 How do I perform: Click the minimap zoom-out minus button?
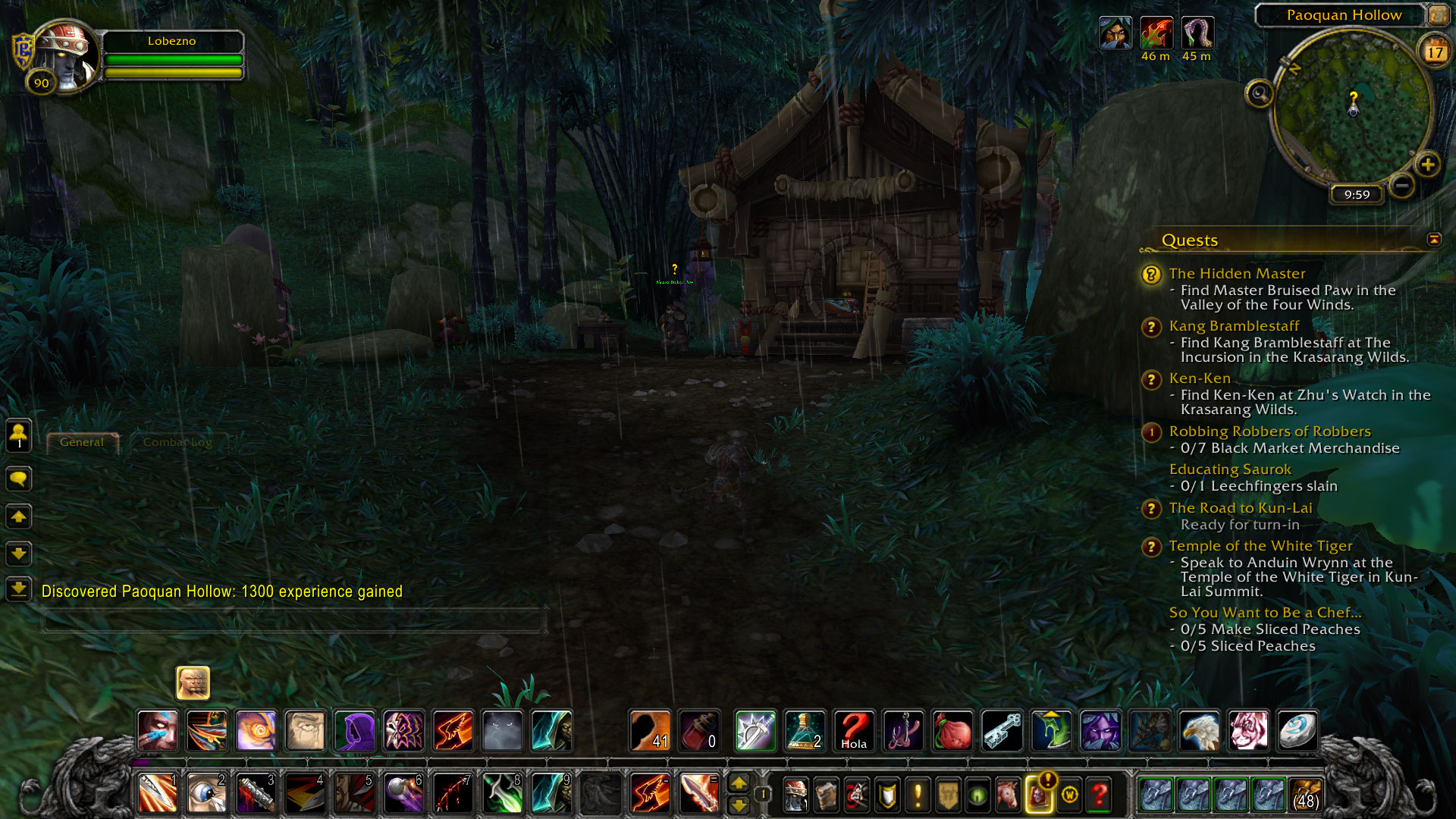[1402, 184]
